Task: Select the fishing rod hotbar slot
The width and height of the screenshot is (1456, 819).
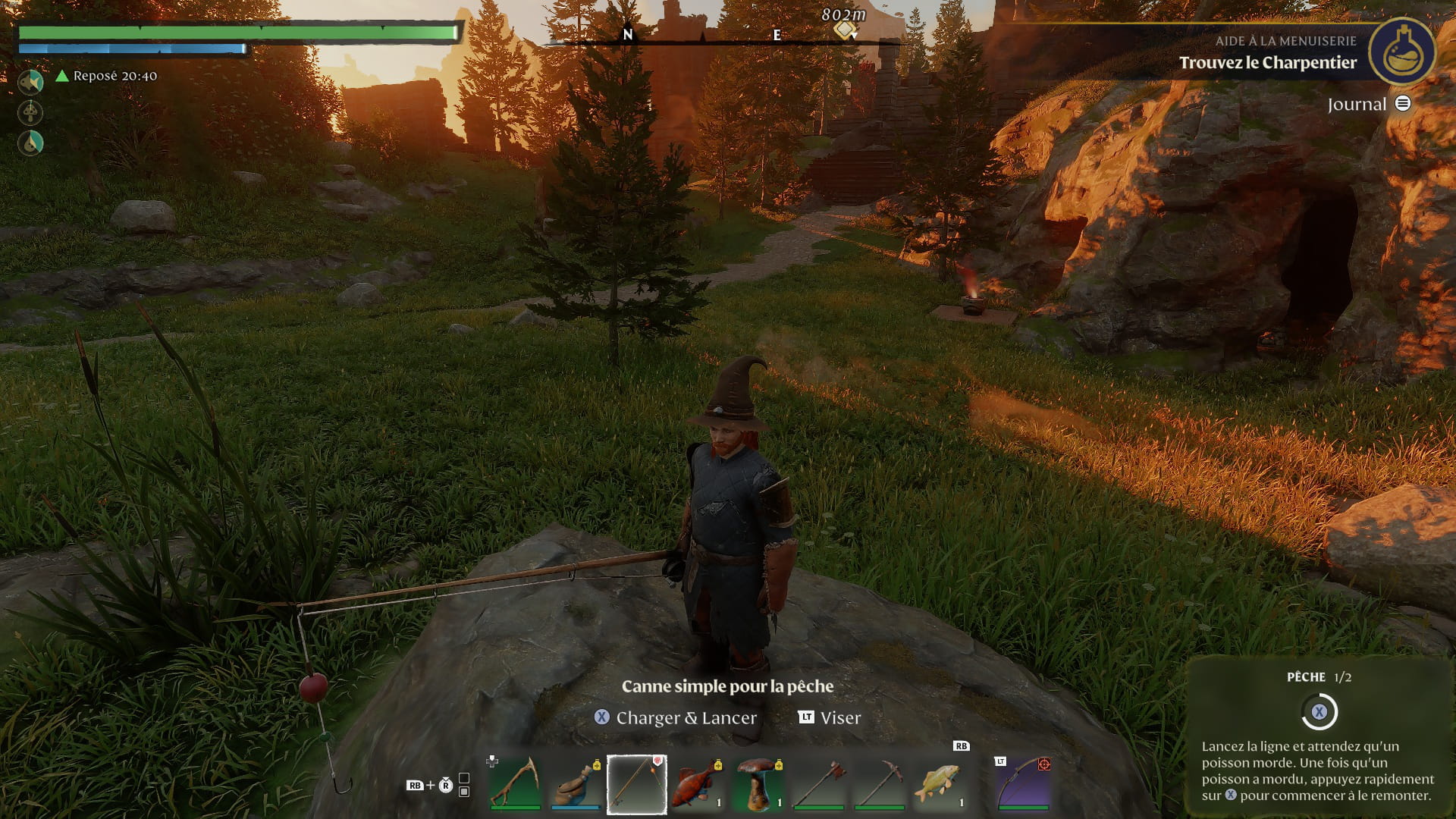Action: click(636, 783)
